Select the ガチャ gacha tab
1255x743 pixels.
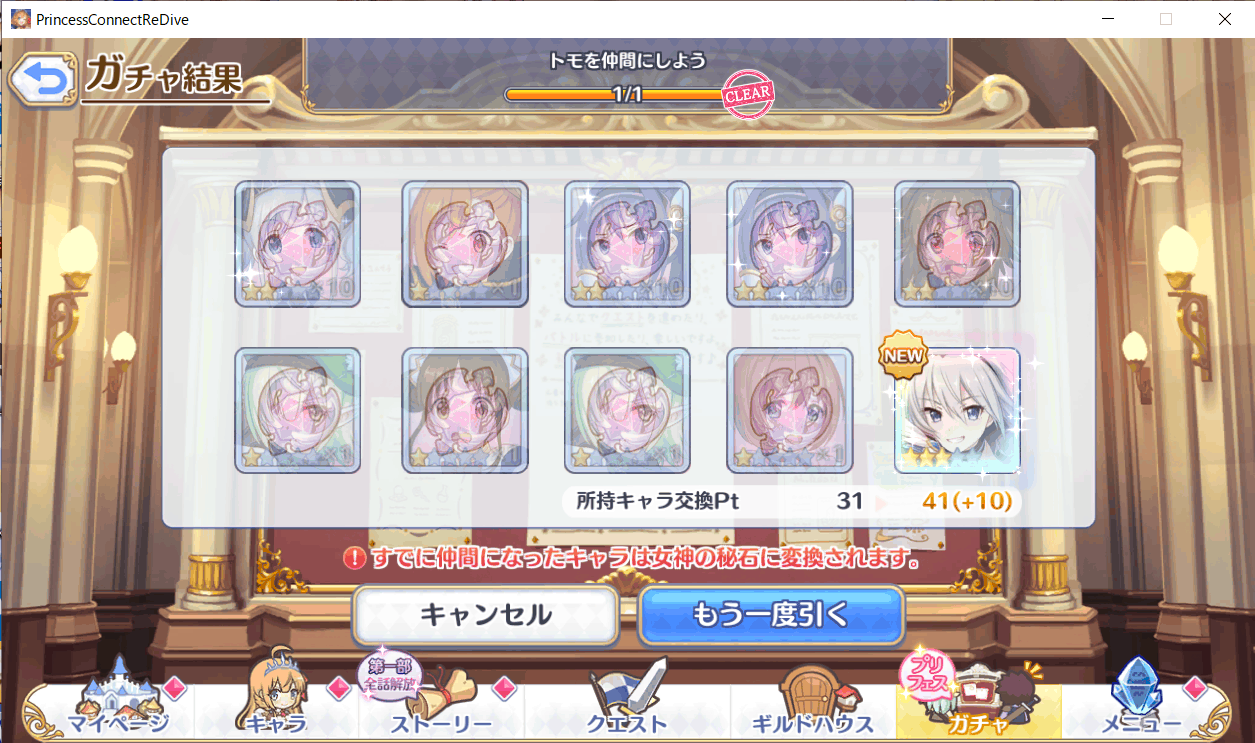[978, 705]
